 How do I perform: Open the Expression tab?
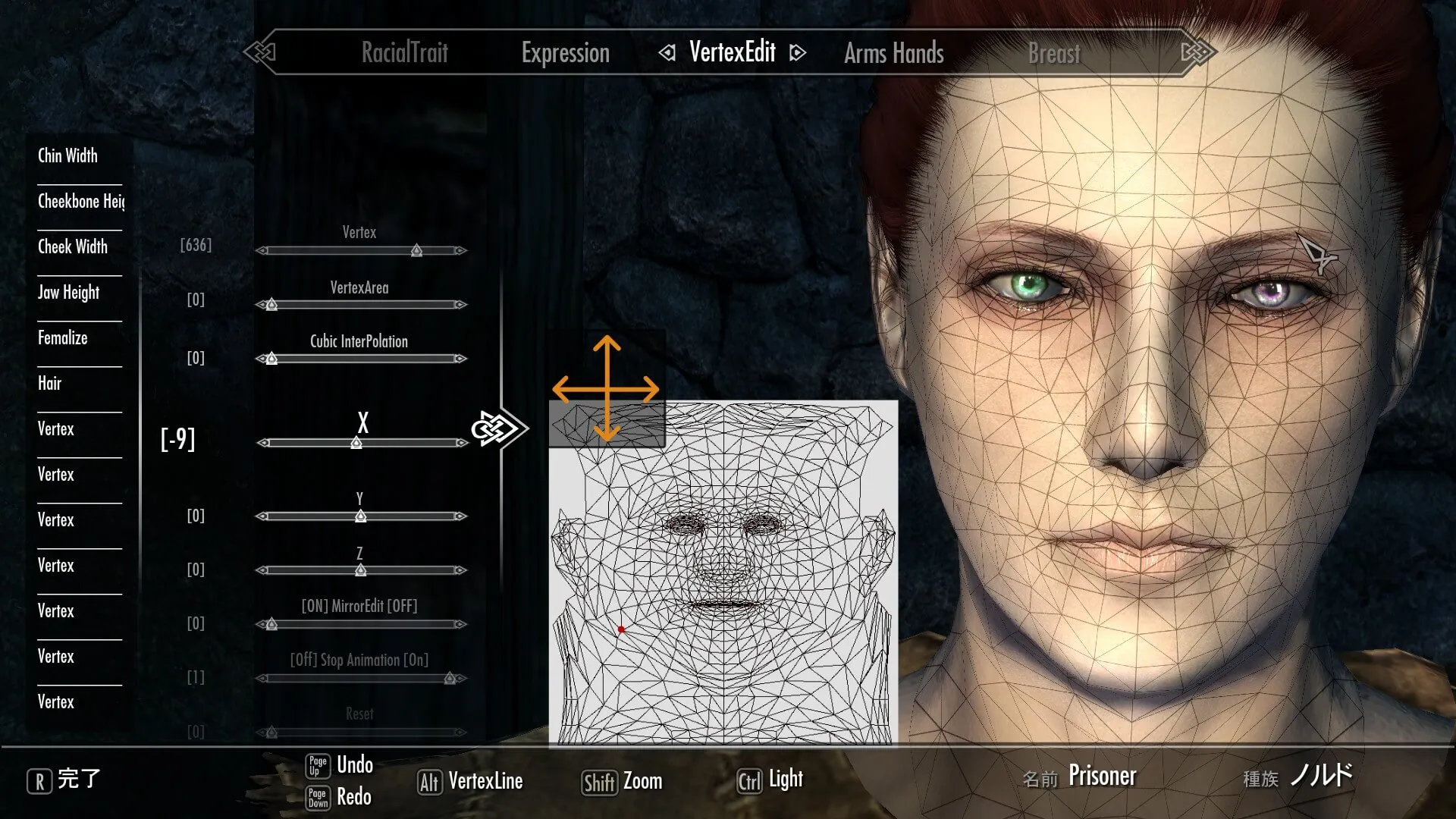(565, 52)
